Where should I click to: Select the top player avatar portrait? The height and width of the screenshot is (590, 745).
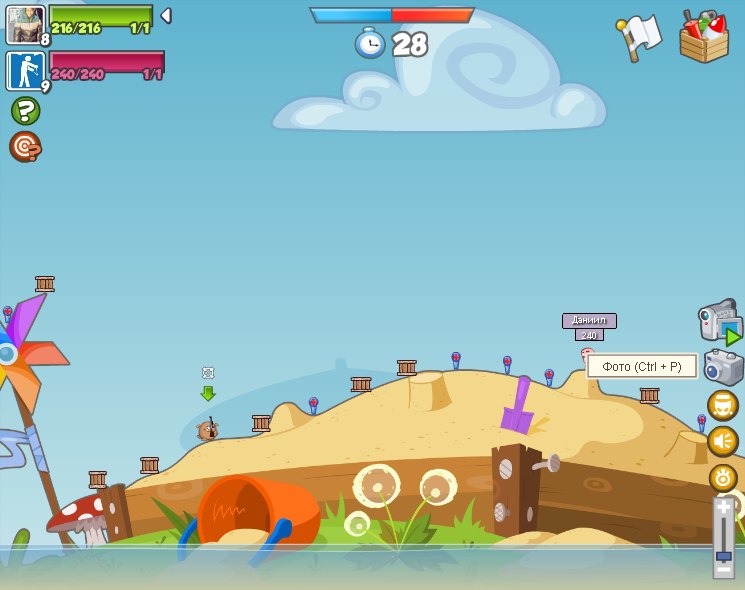(x=25, y=25)
